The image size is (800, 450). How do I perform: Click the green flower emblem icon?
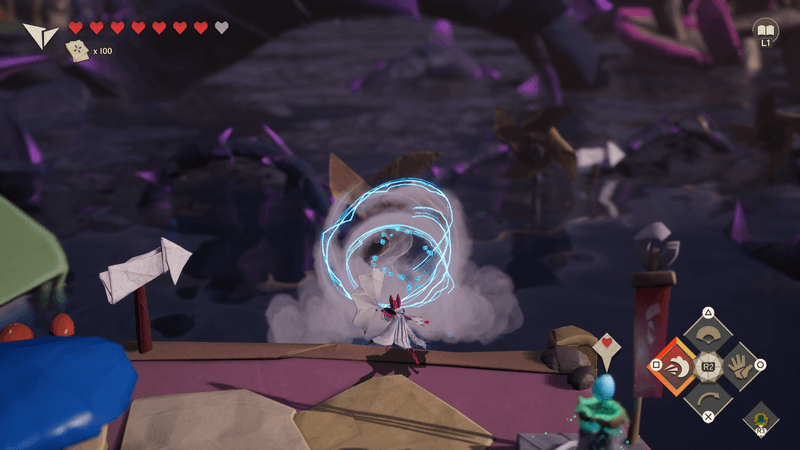click(761, 418)
